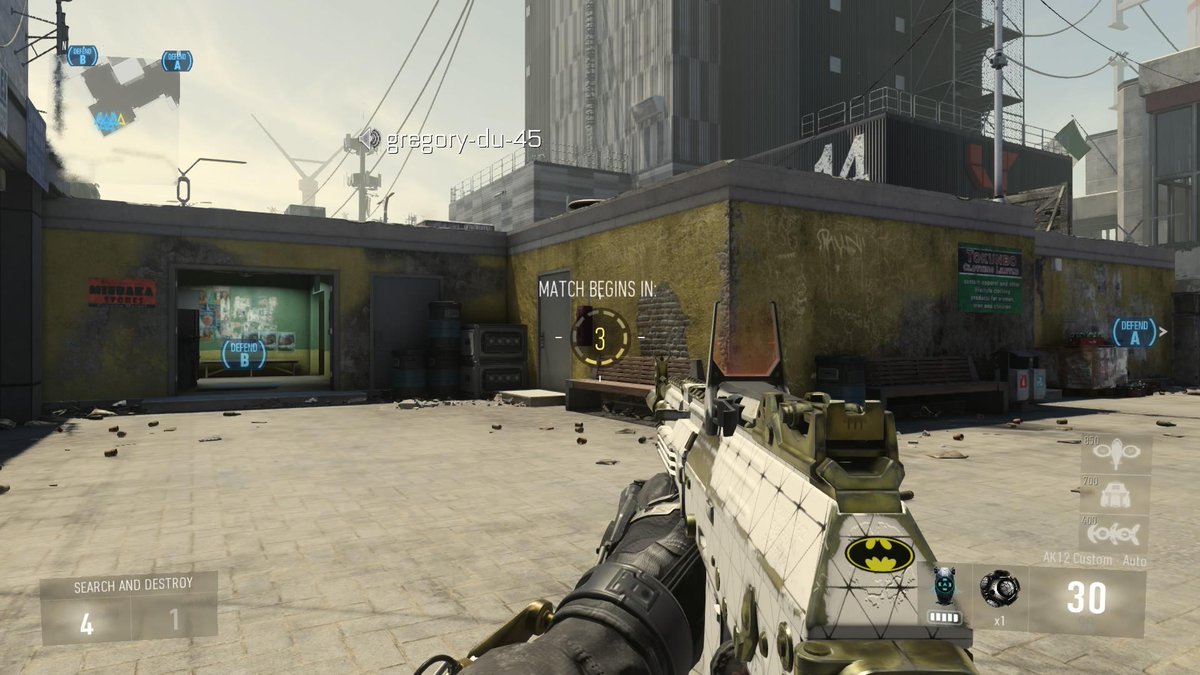Image resolution: width=1200 pixels, height=675 pixels.
Task: Select the 400-point scorestreak icon
Action: [1115, 531]
